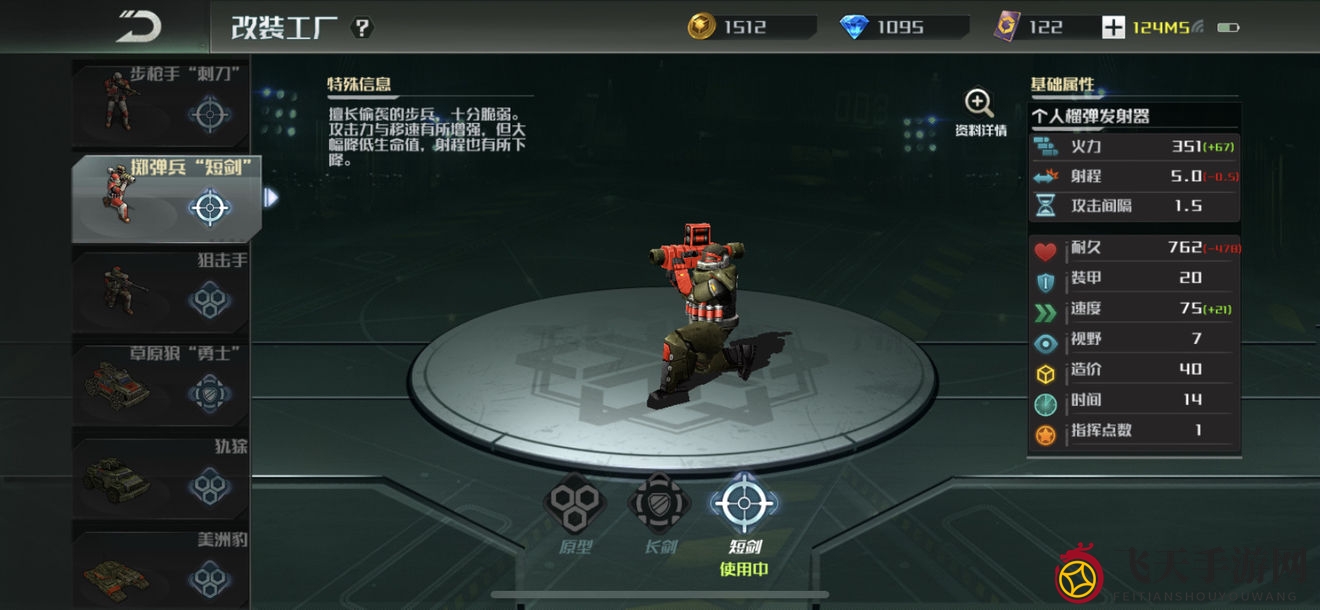
Task: Open 资料详情 magnifier details
Action: [x=979, y=112]
